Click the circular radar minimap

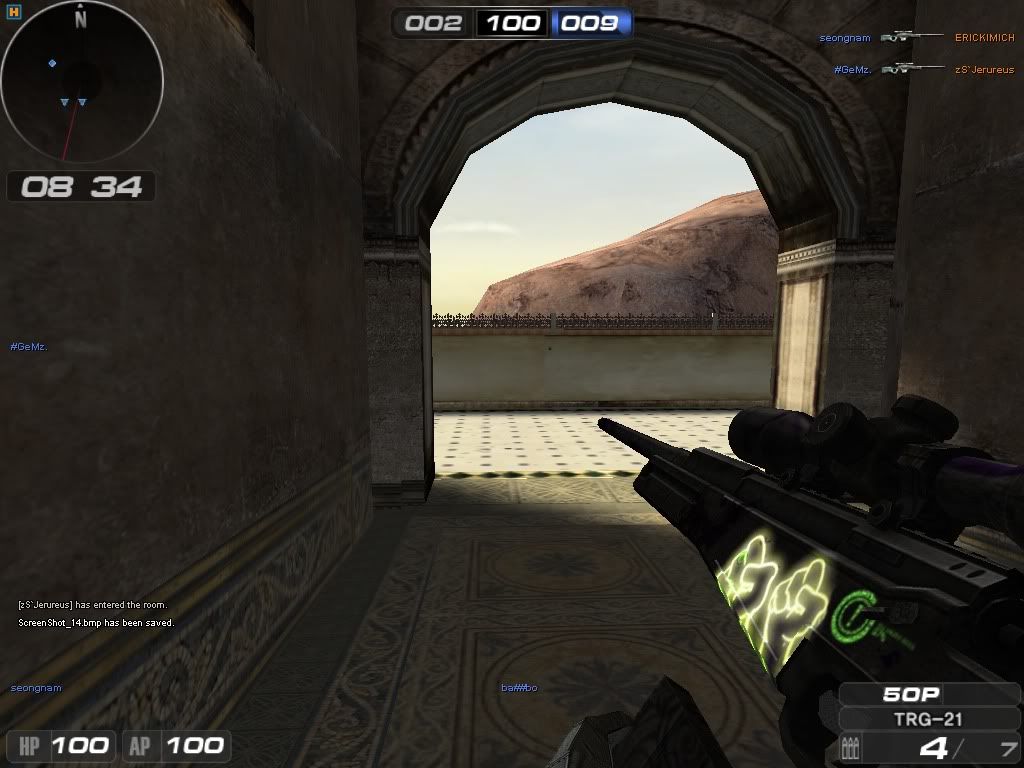pos(82,82)
